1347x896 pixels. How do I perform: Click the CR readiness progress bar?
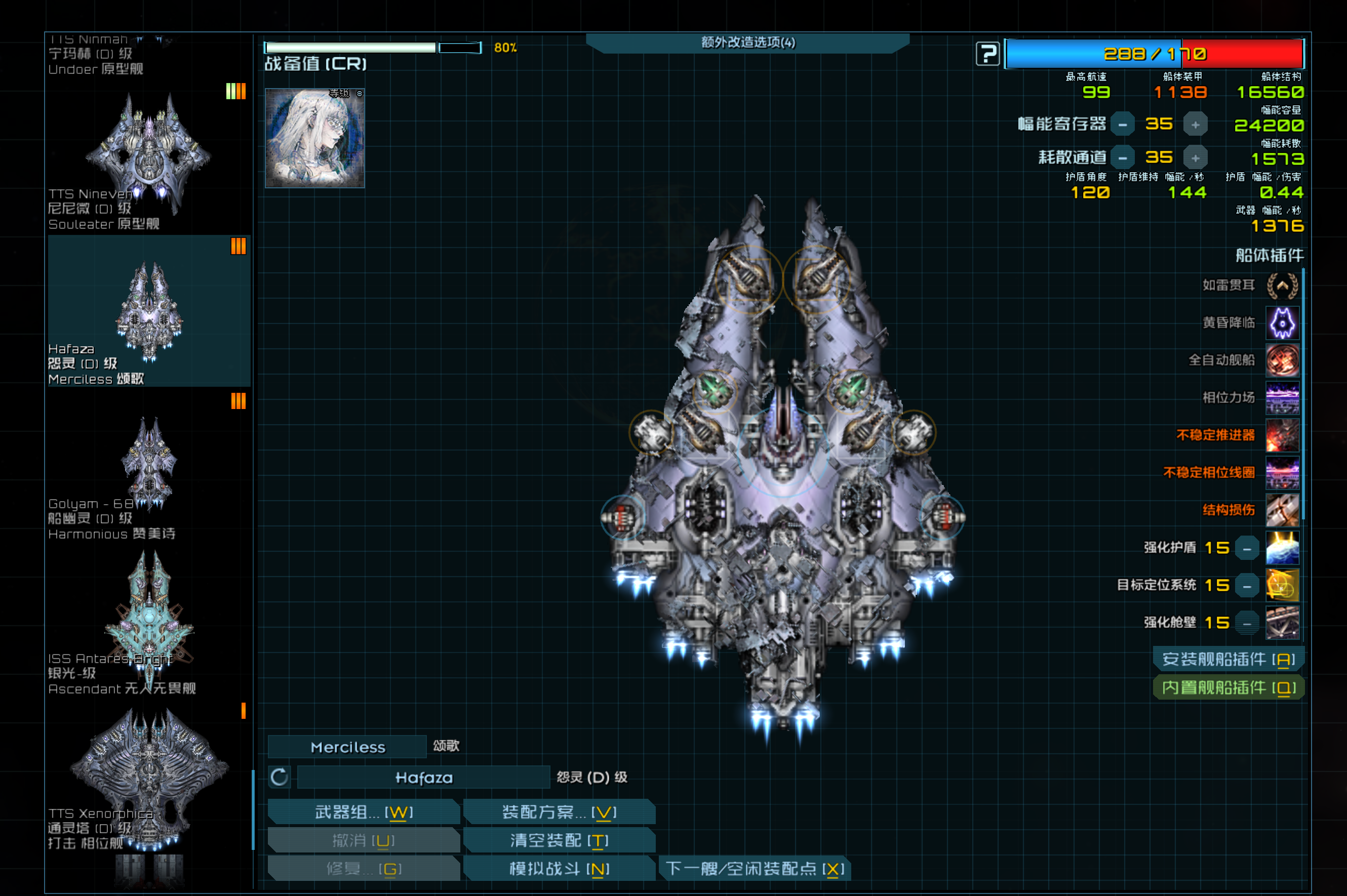372,48
